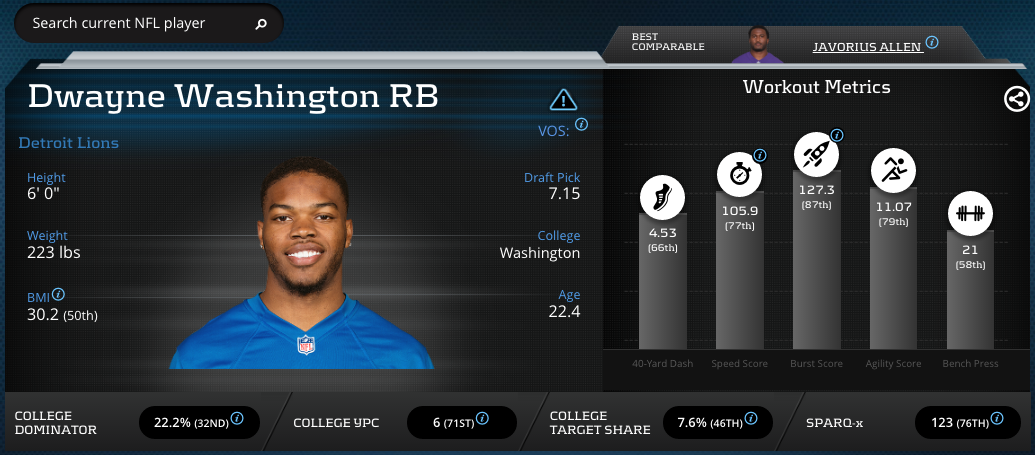Show info for VOS metric
This screenshot has height=455, width=1035.
click(x=581, y=125)
